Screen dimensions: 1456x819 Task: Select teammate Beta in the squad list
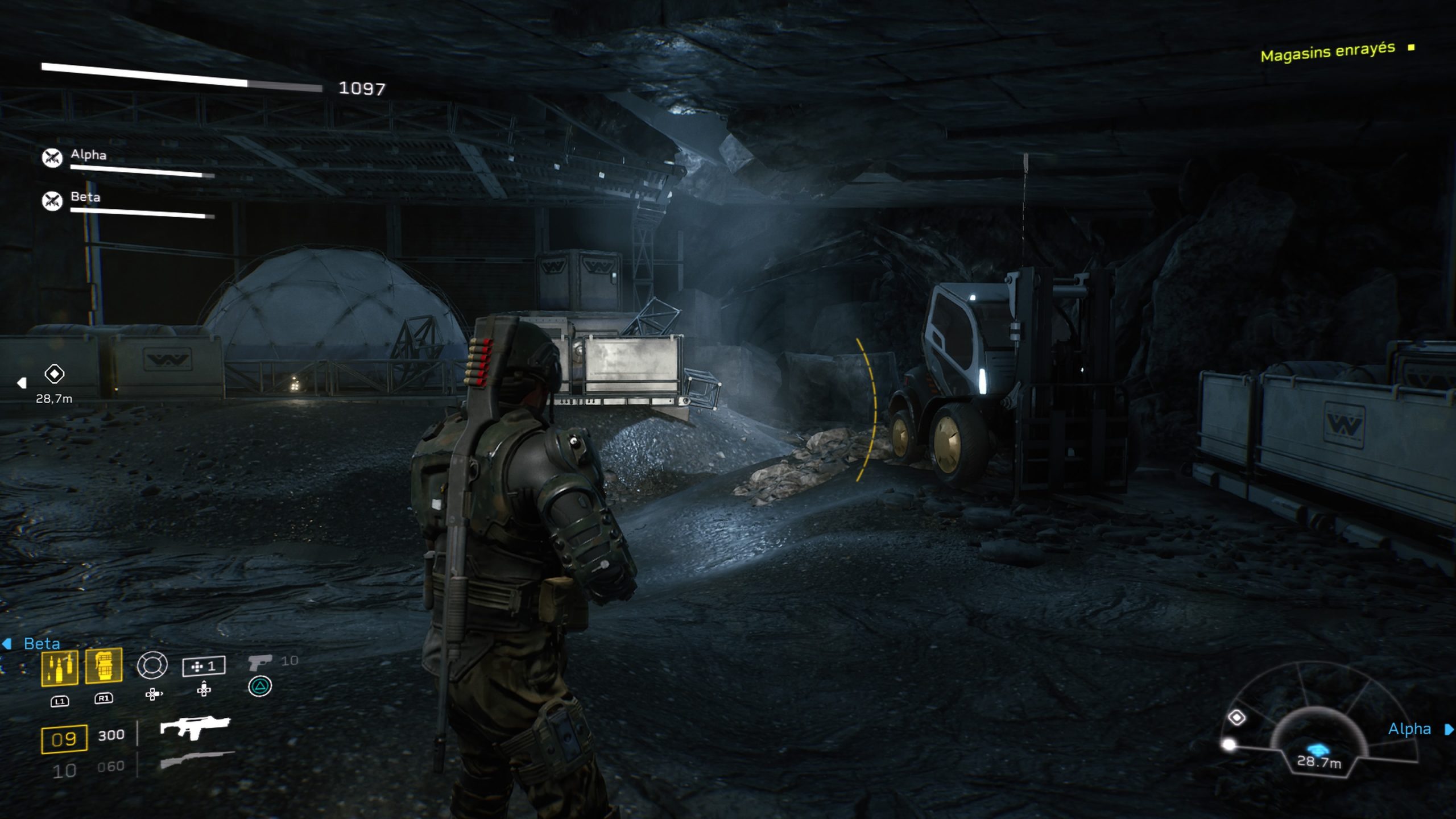(x=85, y=197)
